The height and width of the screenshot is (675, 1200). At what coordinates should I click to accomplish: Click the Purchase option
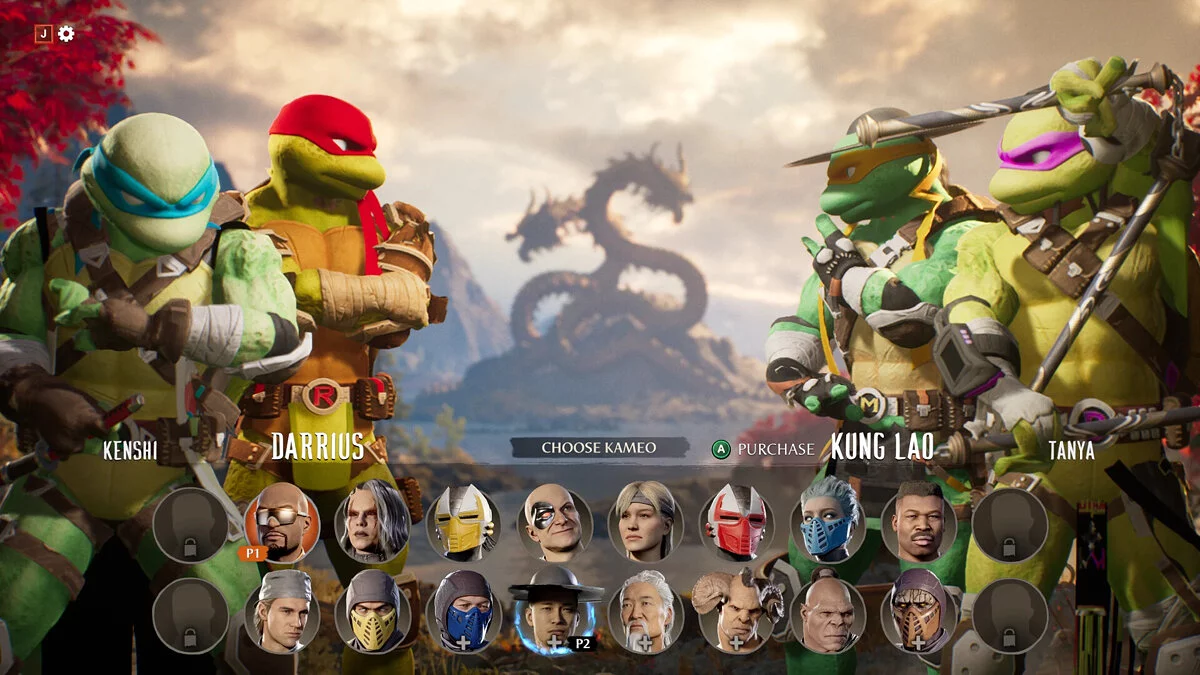[x=764, y=449]
